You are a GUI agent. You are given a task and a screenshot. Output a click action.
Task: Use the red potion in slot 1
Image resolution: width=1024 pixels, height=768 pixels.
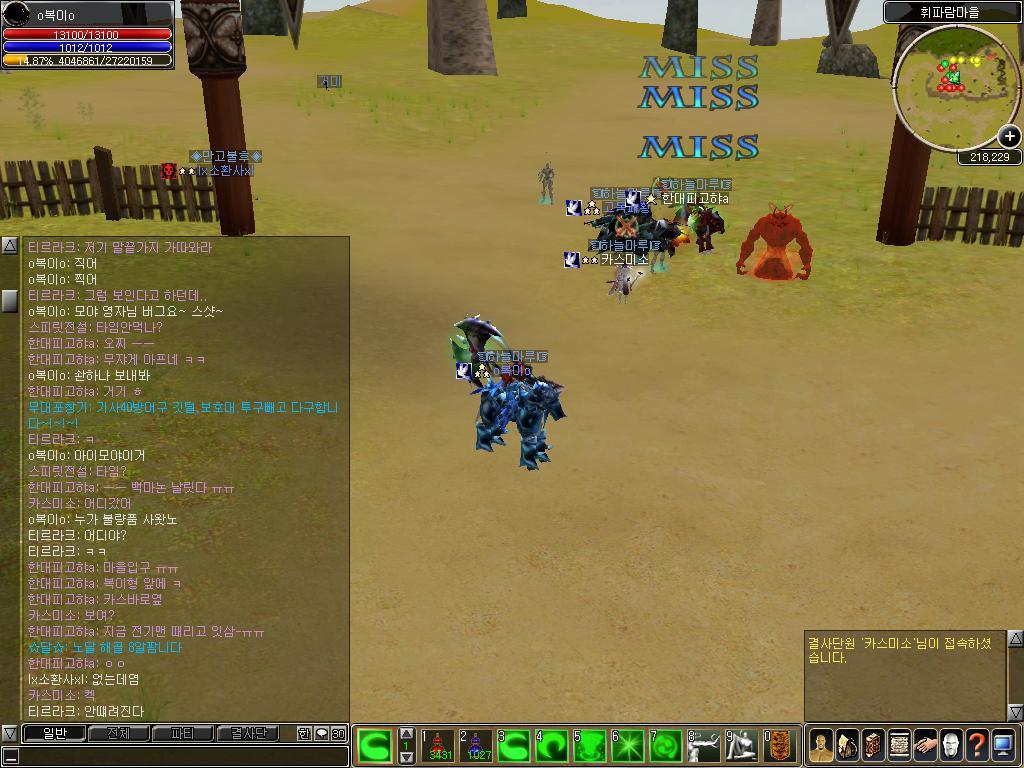coord(438,746)
